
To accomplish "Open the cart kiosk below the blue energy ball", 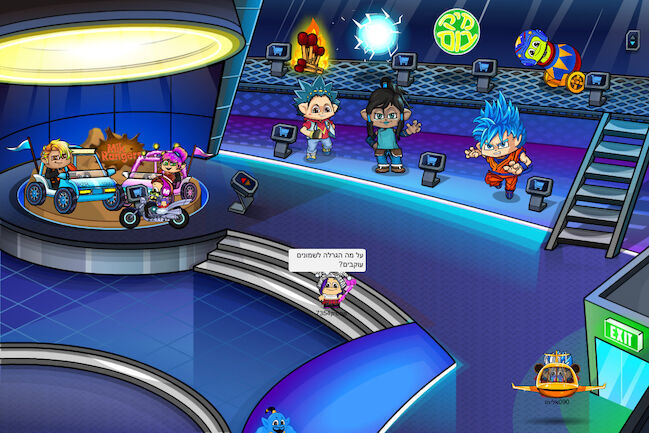I will [x=405, y=63].
